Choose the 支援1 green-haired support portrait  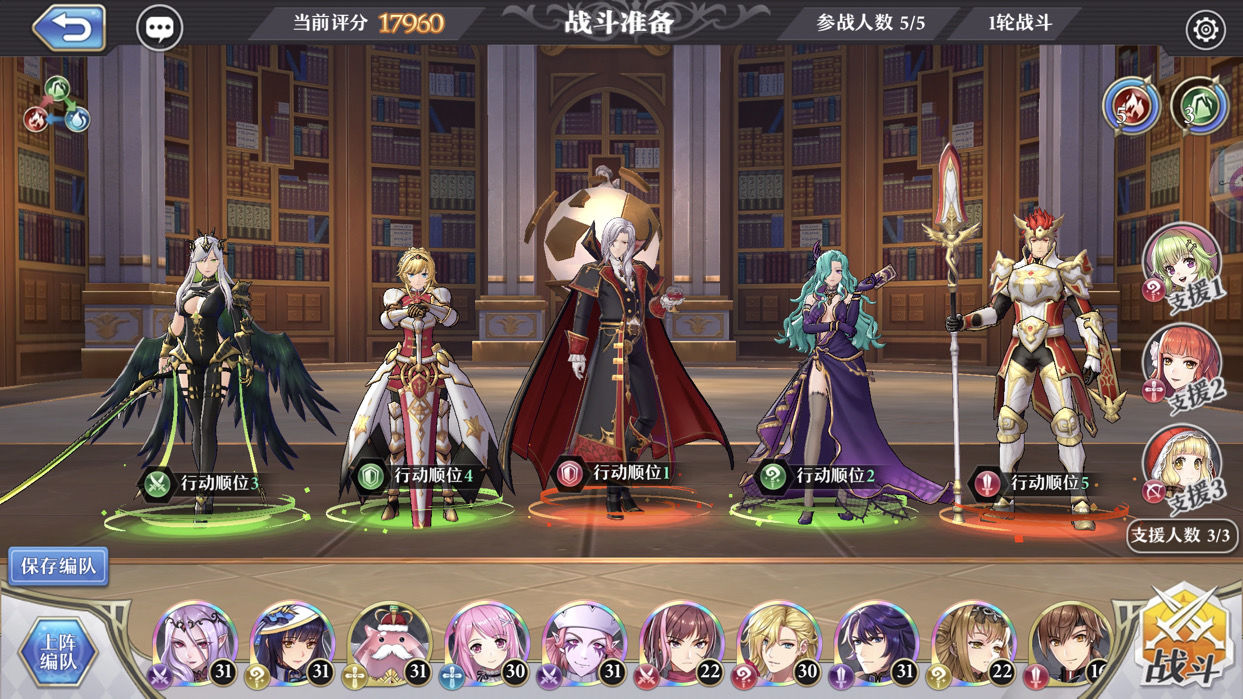click(x=1181, y=264)
